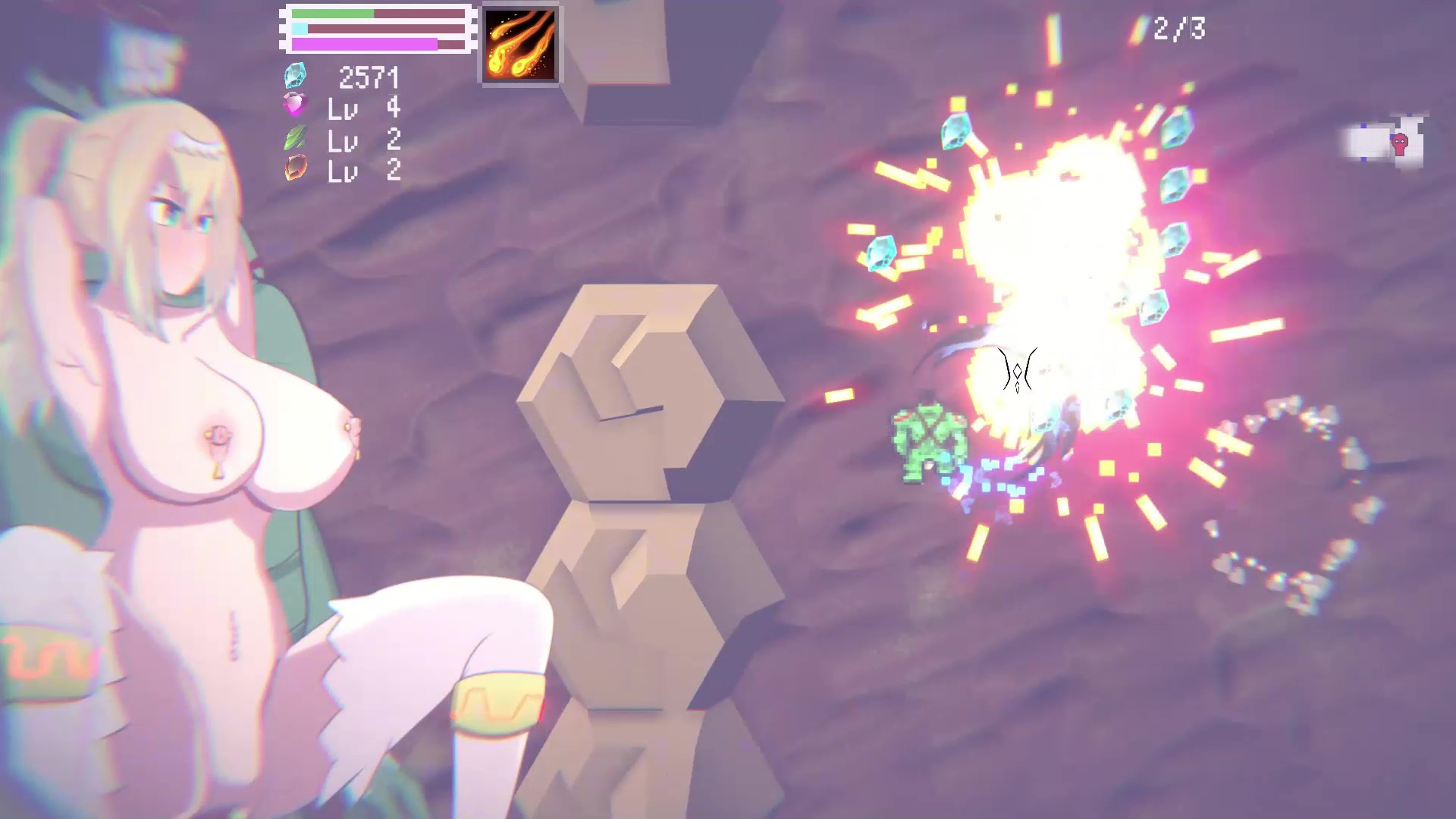1456x819 pixels.
Task: Click the blue gem currency icon
Action: click(x=296, y=76)
